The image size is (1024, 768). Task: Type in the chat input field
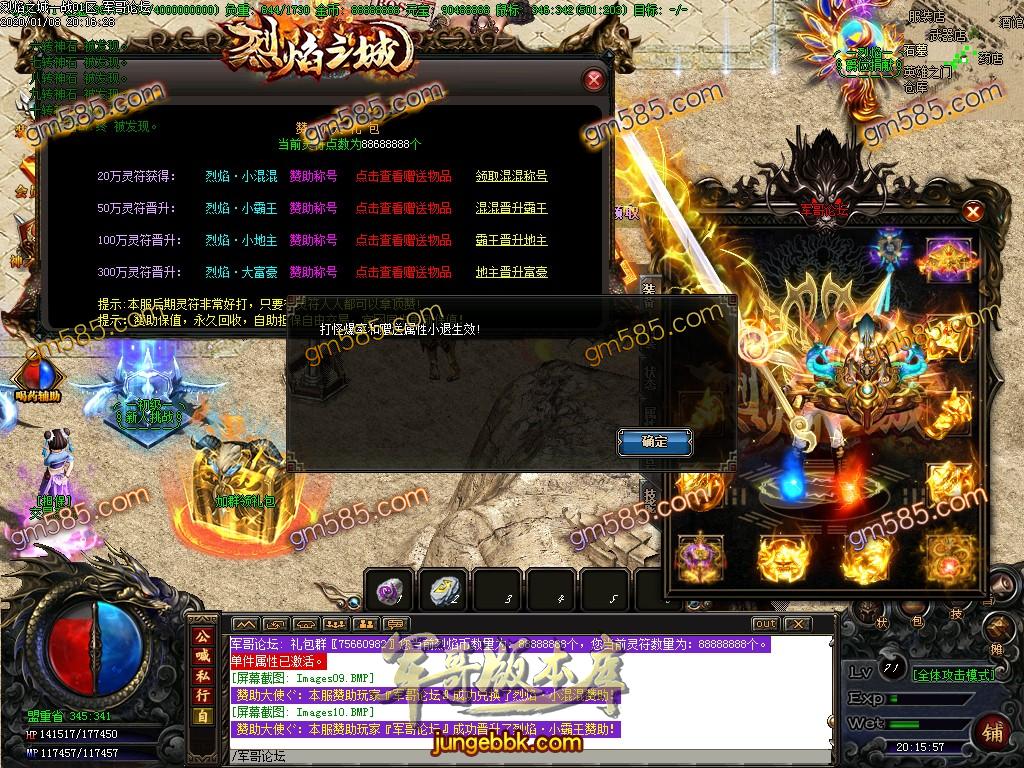[530, 755]
